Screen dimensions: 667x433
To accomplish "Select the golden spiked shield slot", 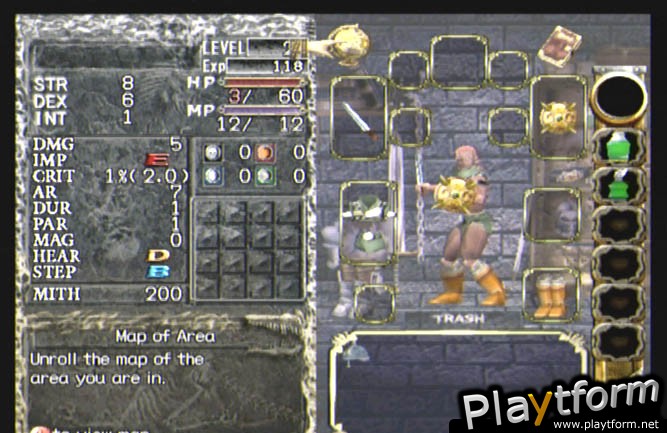I will (x=557, y=118).
